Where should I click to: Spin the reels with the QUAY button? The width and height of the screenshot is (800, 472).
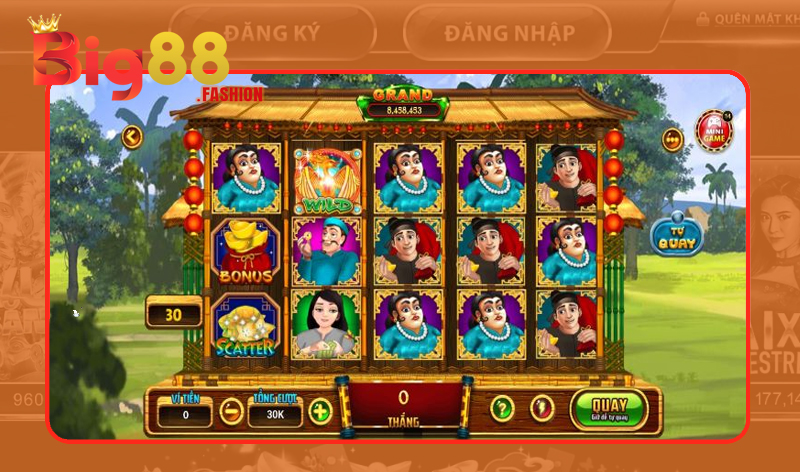tap(609, 409)
